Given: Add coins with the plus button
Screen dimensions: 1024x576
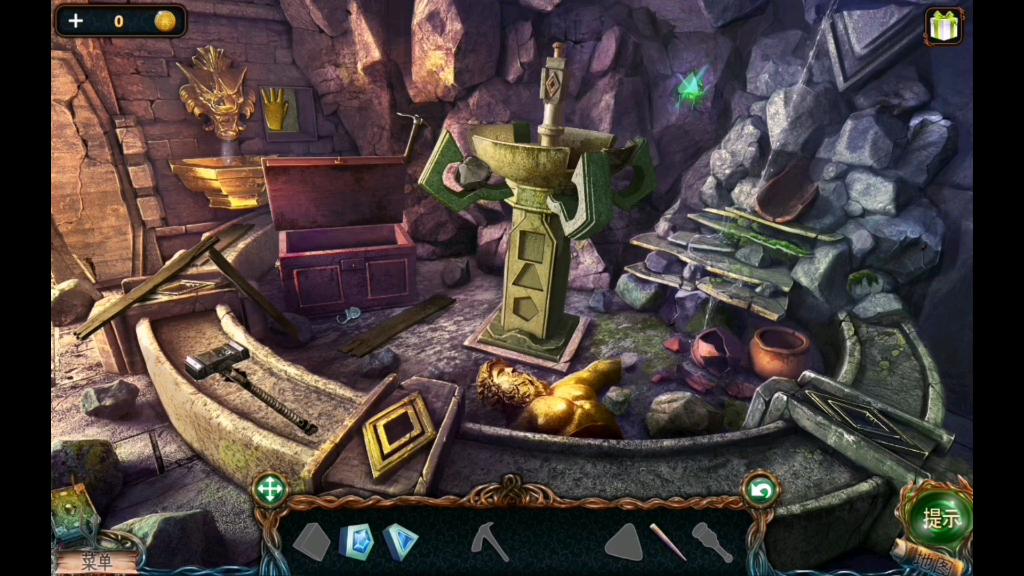Looking at the screenshot, I should pos(76,20).
